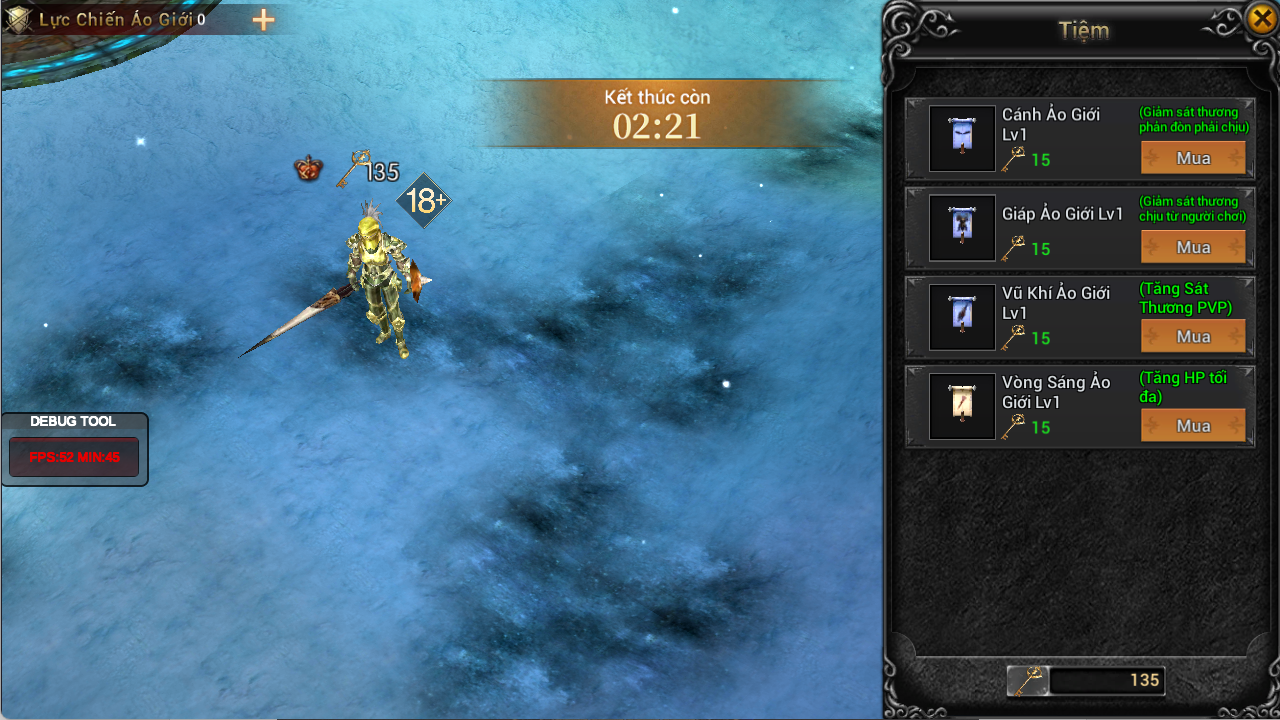Select the Vòng Sáng Ảo Giới scroll icon
The width and height of the screenshot is (1280, 720).
click(x=962, y=406)
